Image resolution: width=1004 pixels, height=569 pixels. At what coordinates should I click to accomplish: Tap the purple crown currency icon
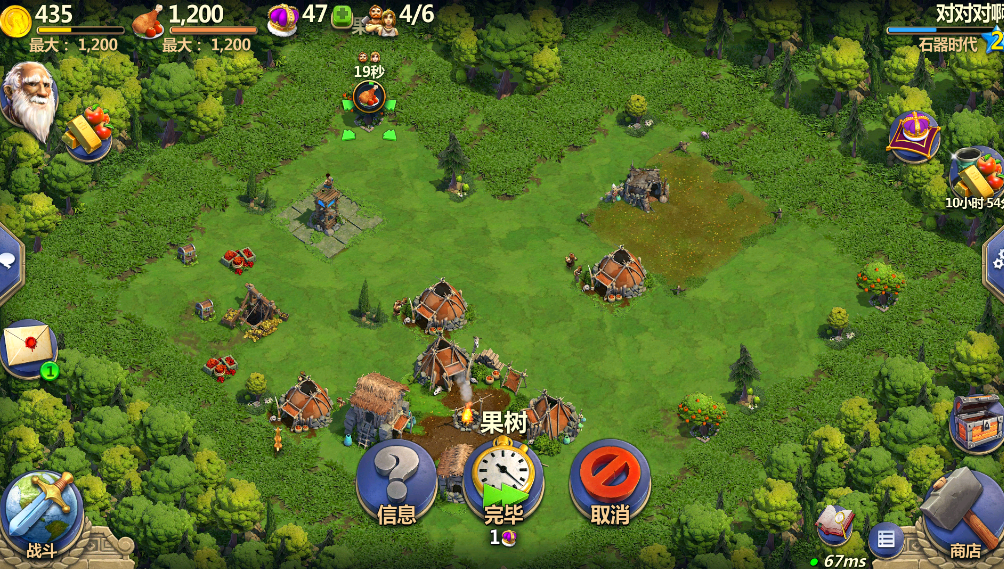tap(283, 17)
